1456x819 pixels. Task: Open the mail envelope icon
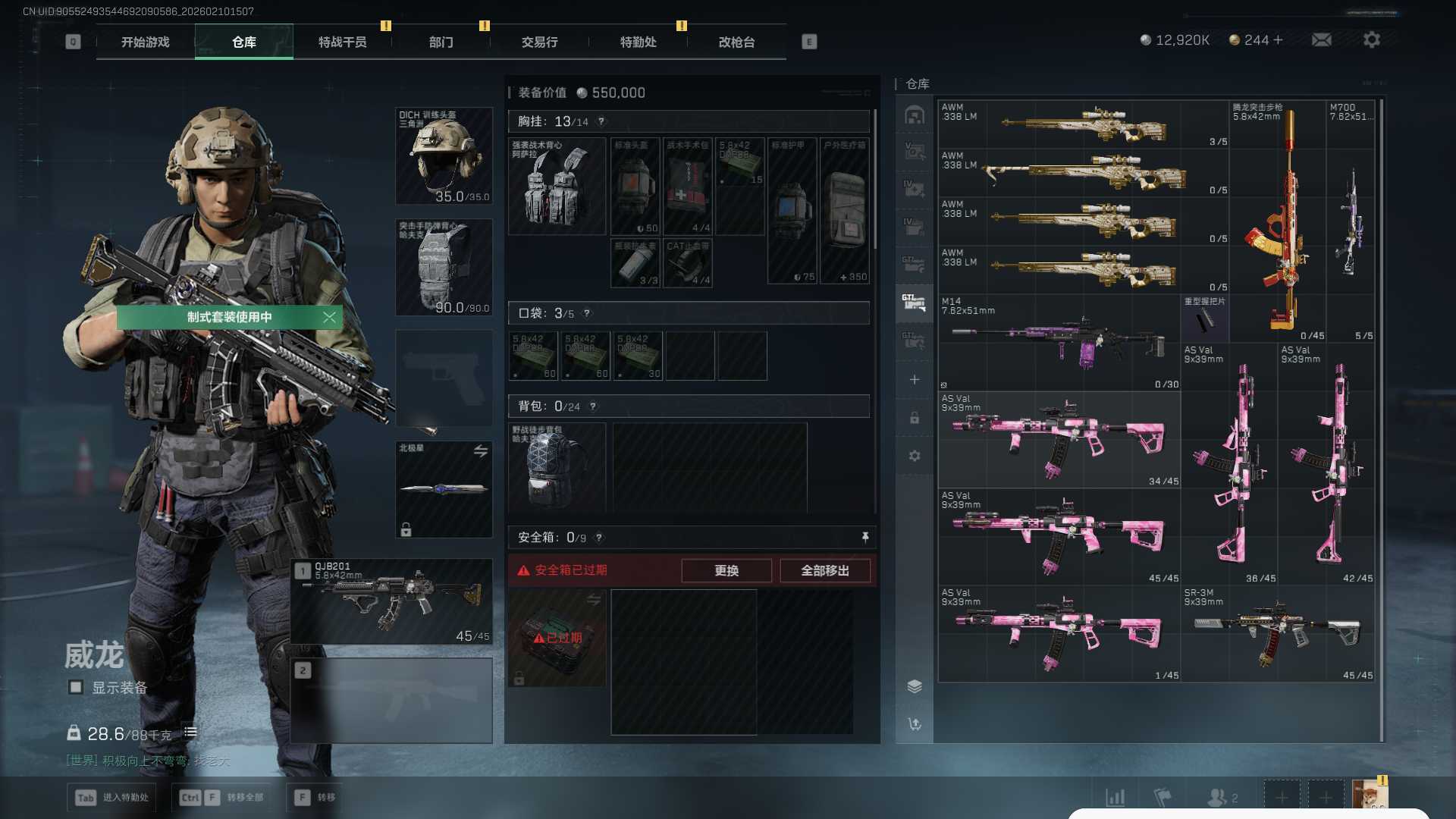[x=1321, y=40]
